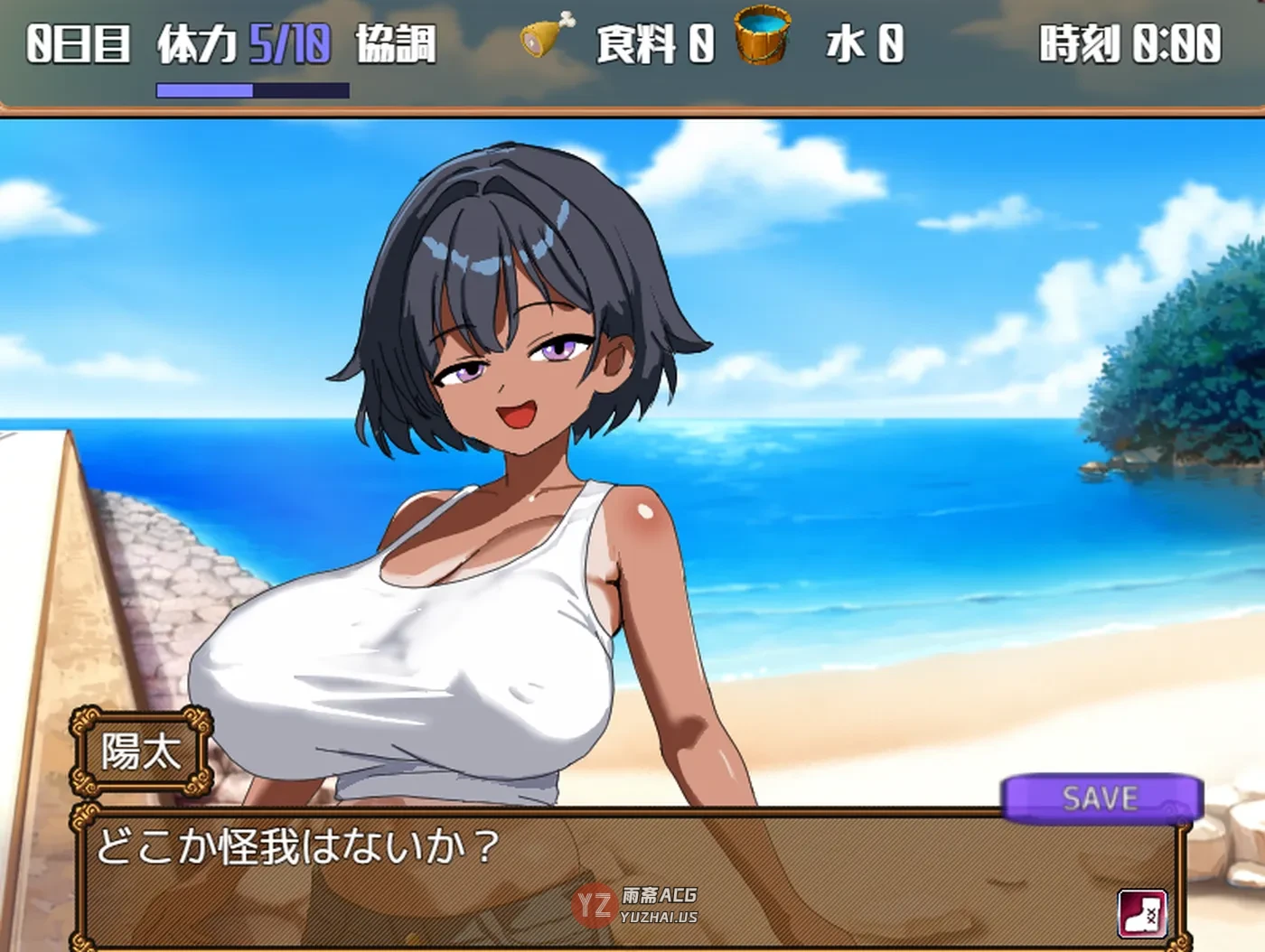Click the white boot icon in the dialogue box
This screenshot has width=1265, height=952.
click(x=1142, y=914)
